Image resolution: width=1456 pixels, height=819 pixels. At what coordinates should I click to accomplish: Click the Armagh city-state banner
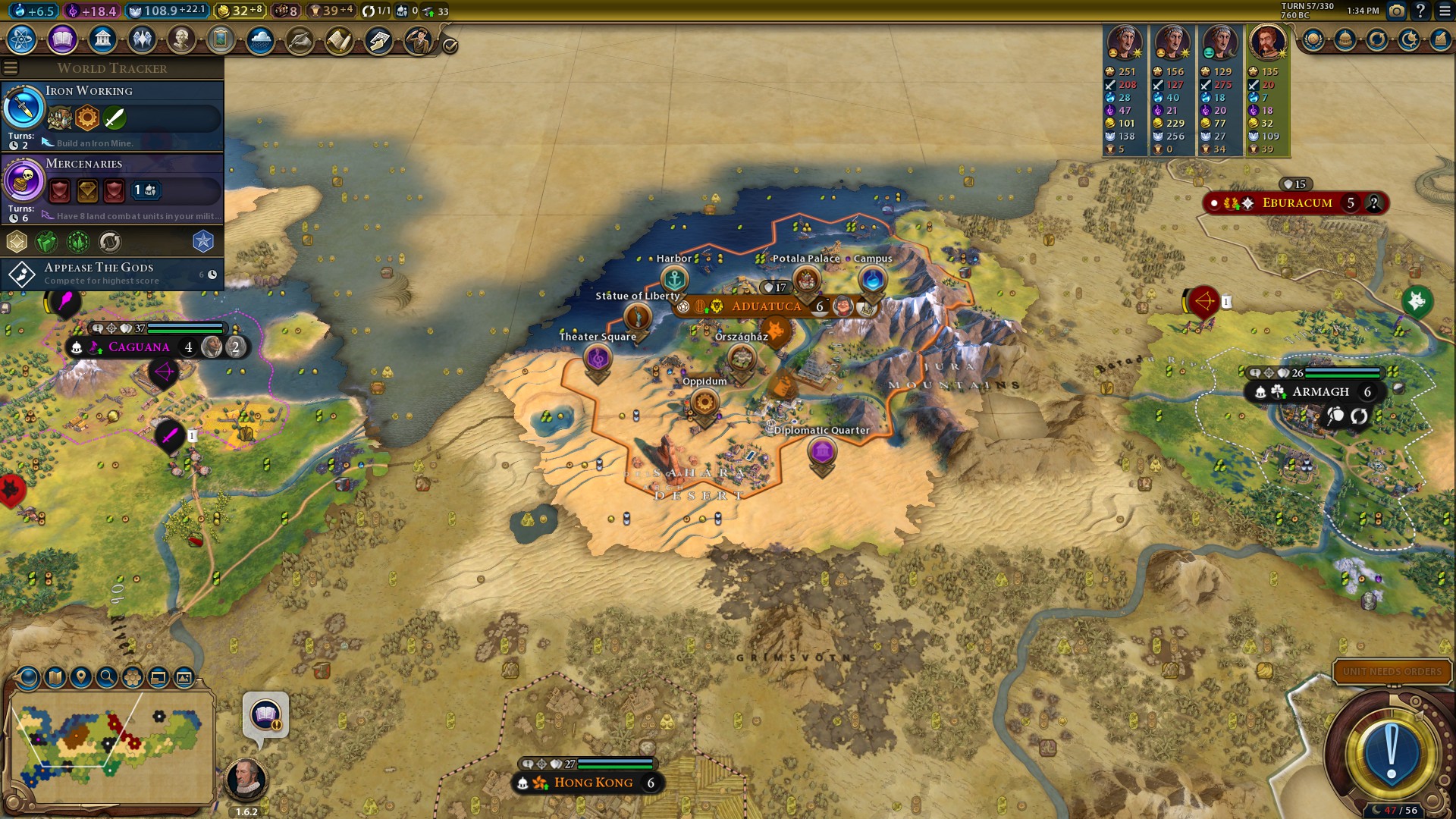click(x=1320, y=392)
